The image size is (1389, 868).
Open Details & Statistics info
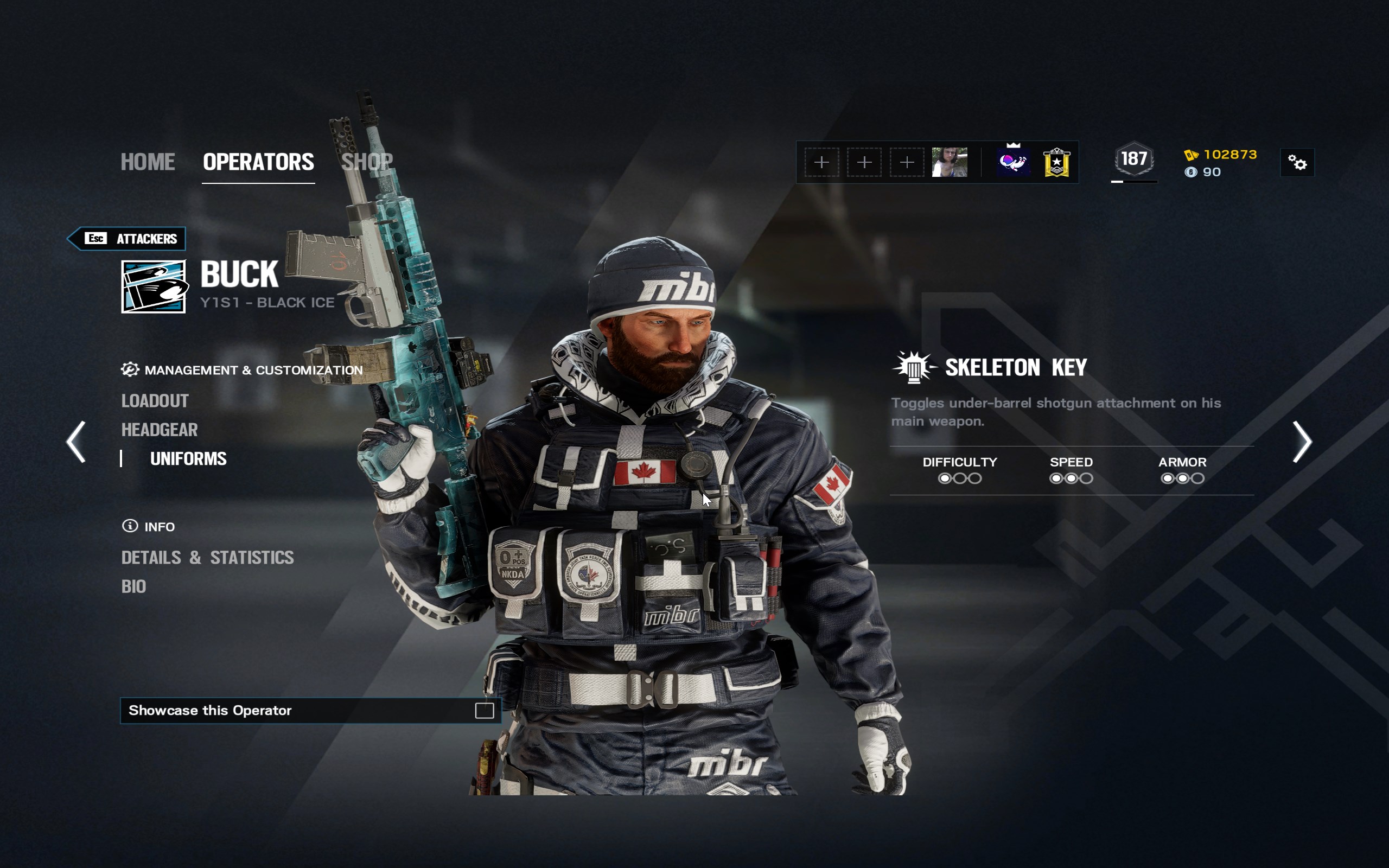pyautogui.click(x=207, y=558)
